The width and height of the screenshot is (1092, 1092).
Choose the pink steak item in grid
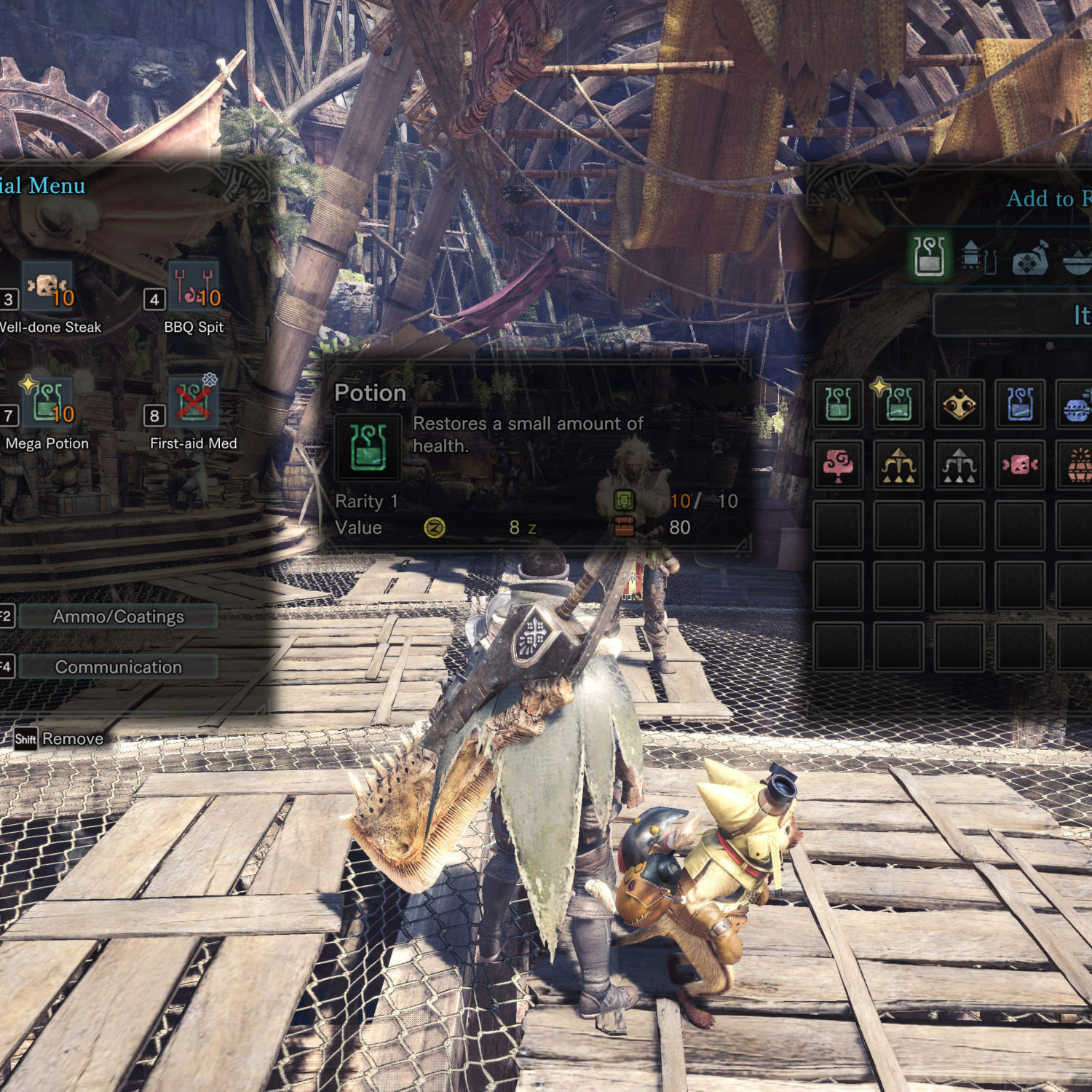click(1019, 464)
